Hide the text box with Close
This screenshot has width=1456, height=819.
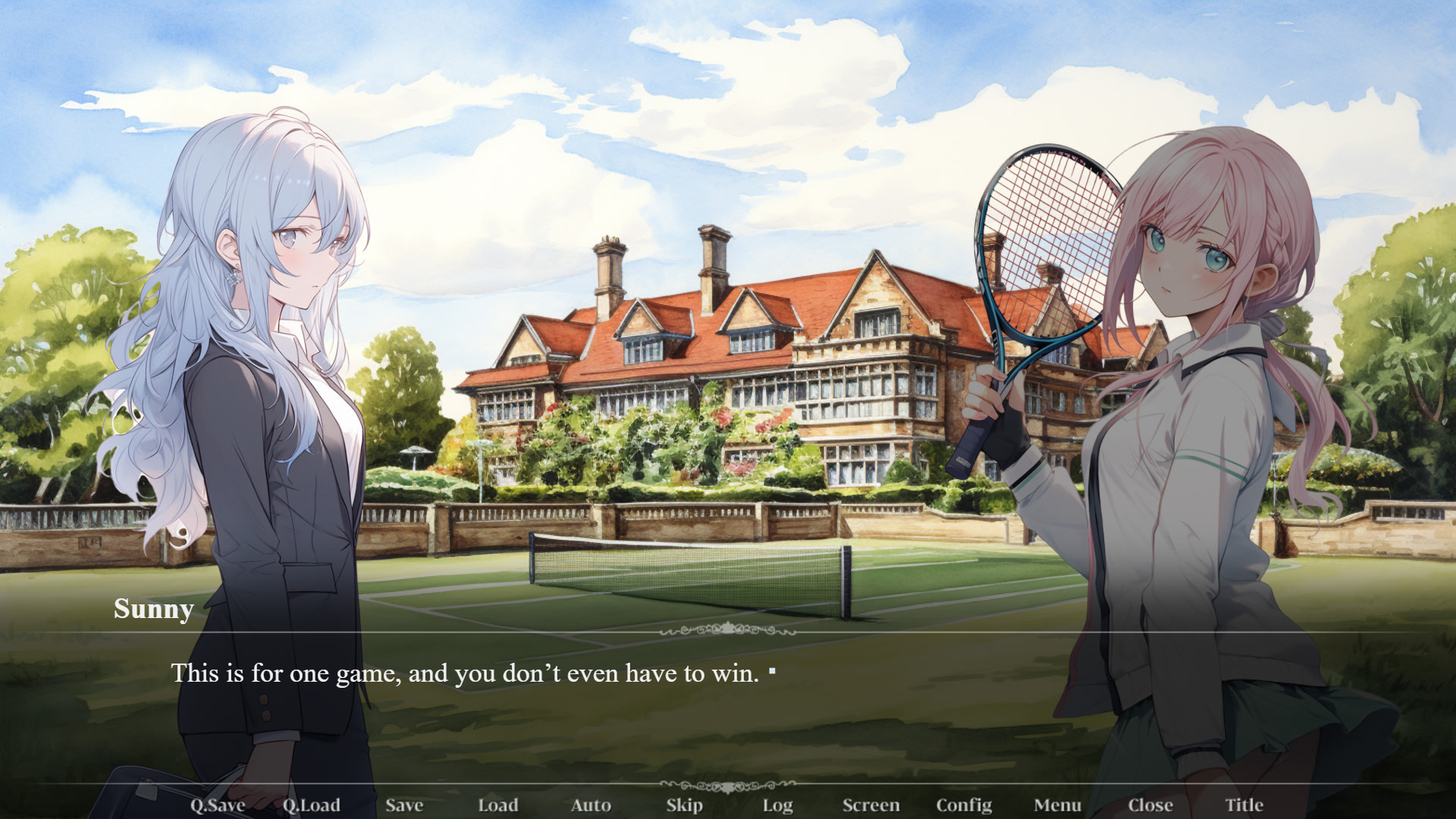point(1150,805)
